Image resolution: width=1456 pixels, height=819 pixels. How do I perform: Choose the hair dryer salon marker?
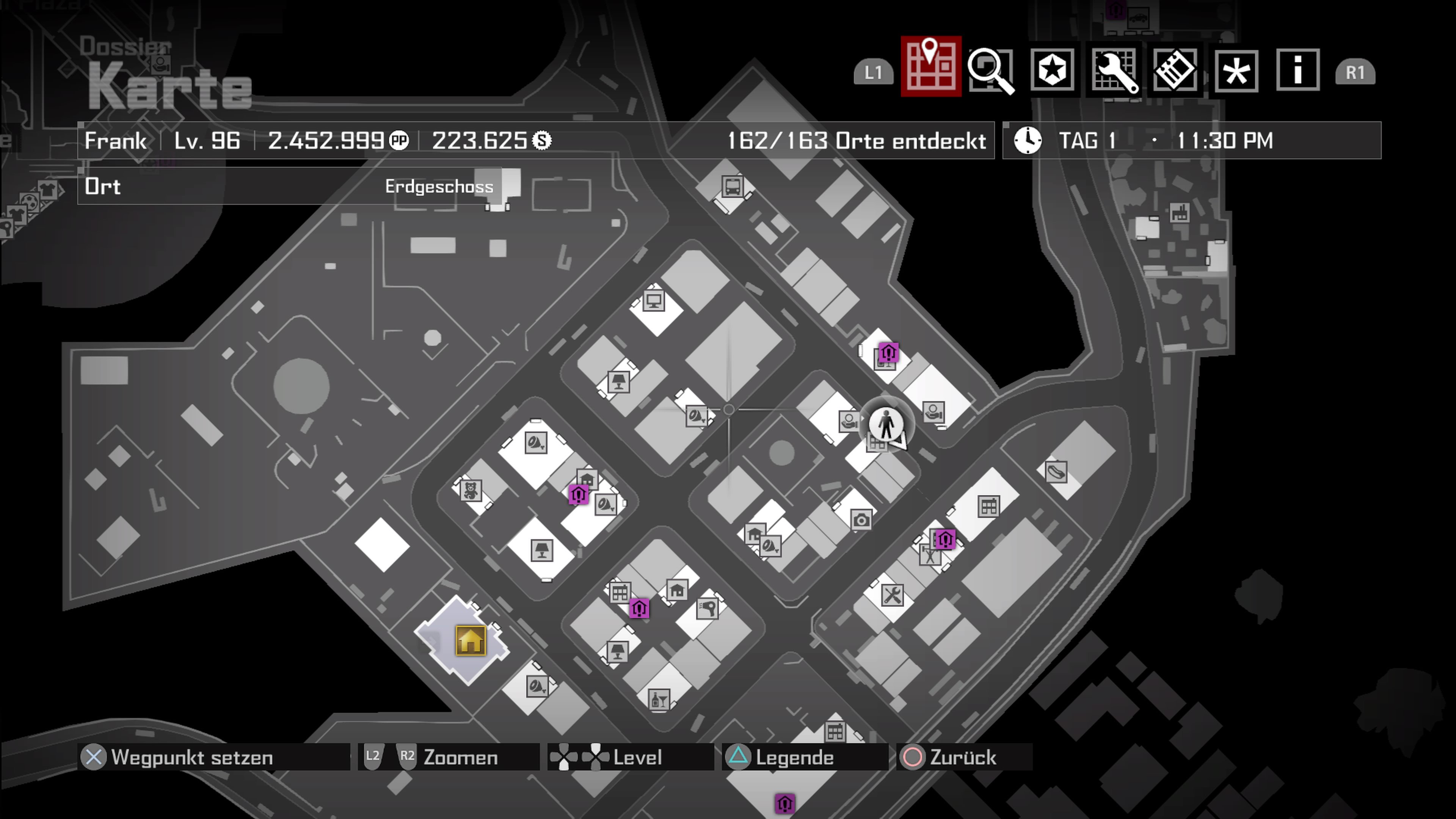[x=707, y=609]
